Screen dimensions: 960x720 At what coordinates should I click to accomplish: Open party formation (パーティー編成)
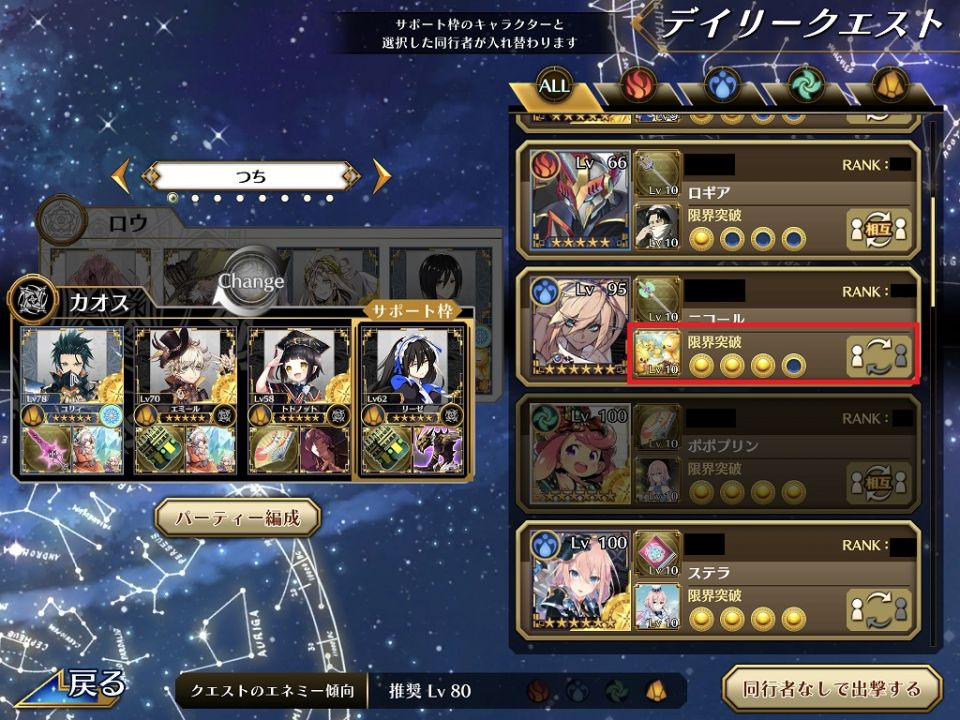[x=237, y=518]
